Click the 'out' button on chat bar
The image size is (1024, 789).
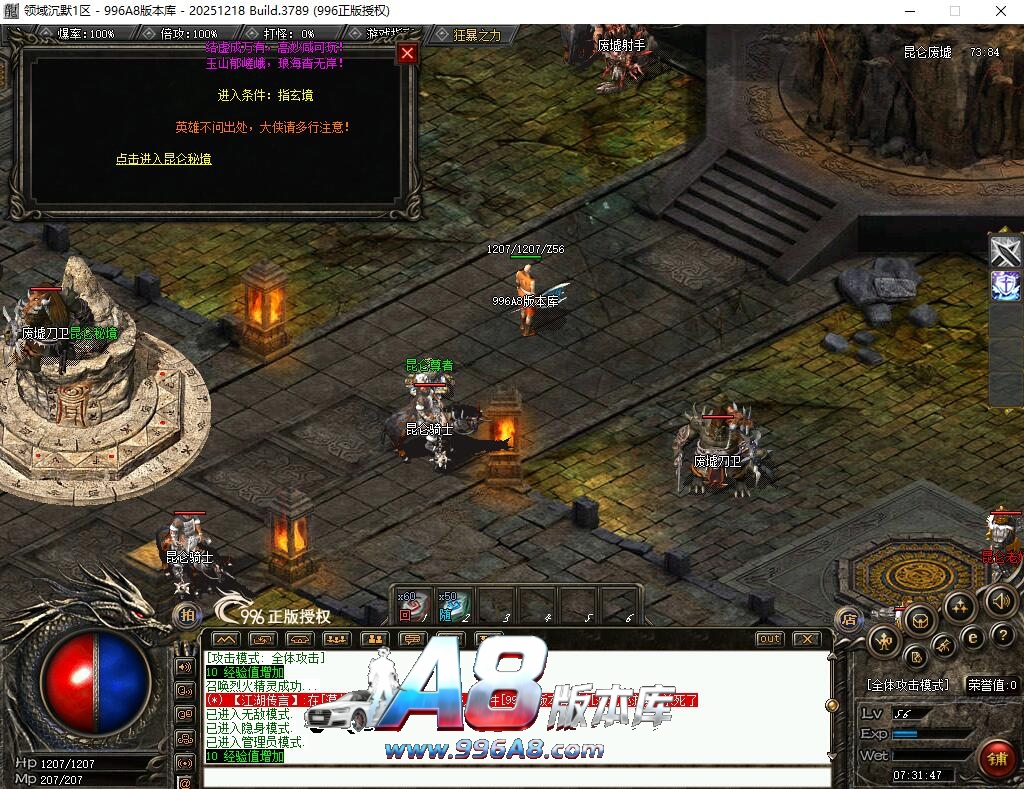click(x=769, y=639)
